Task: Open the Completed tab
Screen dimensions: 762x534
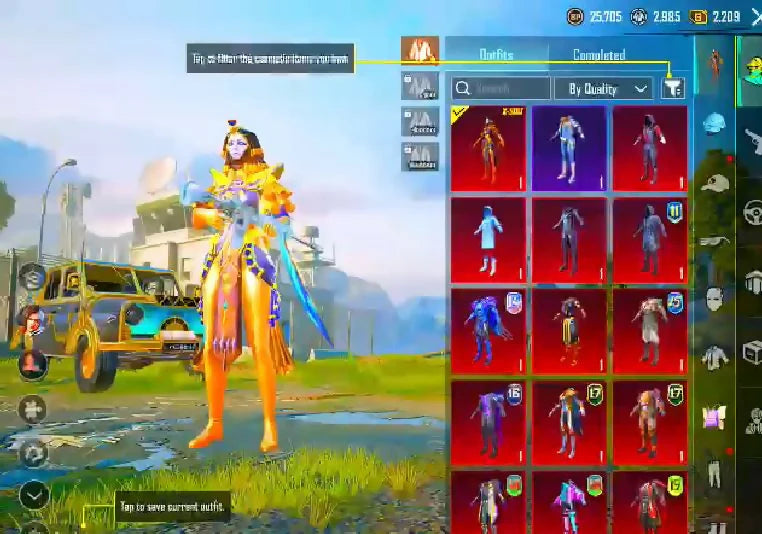Action: 599,55
